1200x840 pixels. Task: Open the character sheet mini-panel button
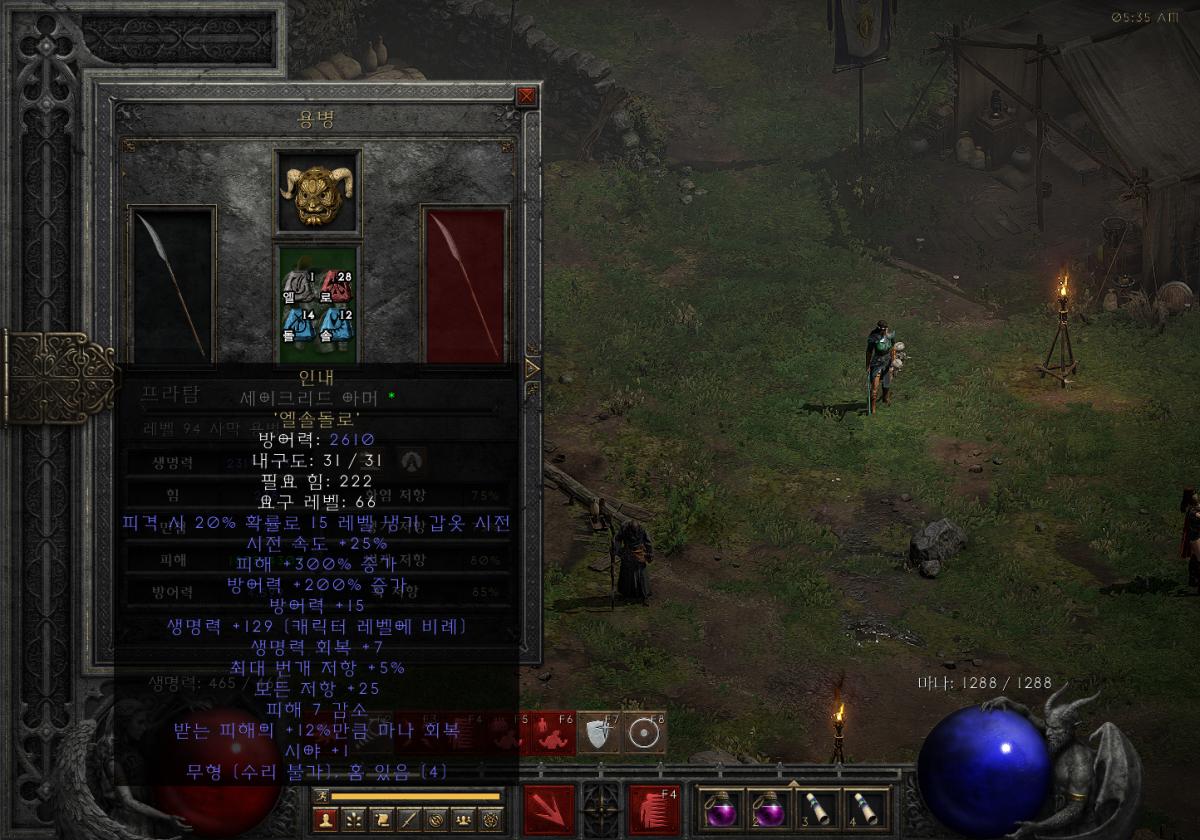[324, 820]
